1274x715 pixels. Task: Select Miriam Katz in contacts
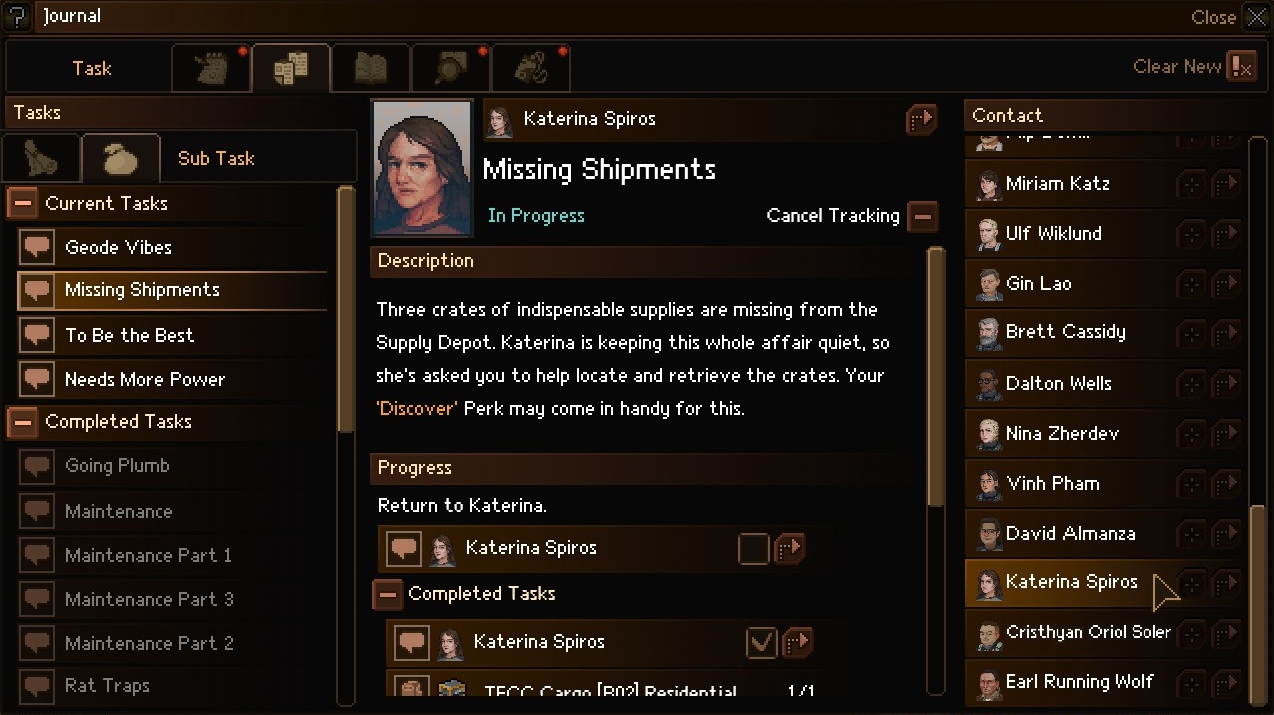click(1057, 184)
